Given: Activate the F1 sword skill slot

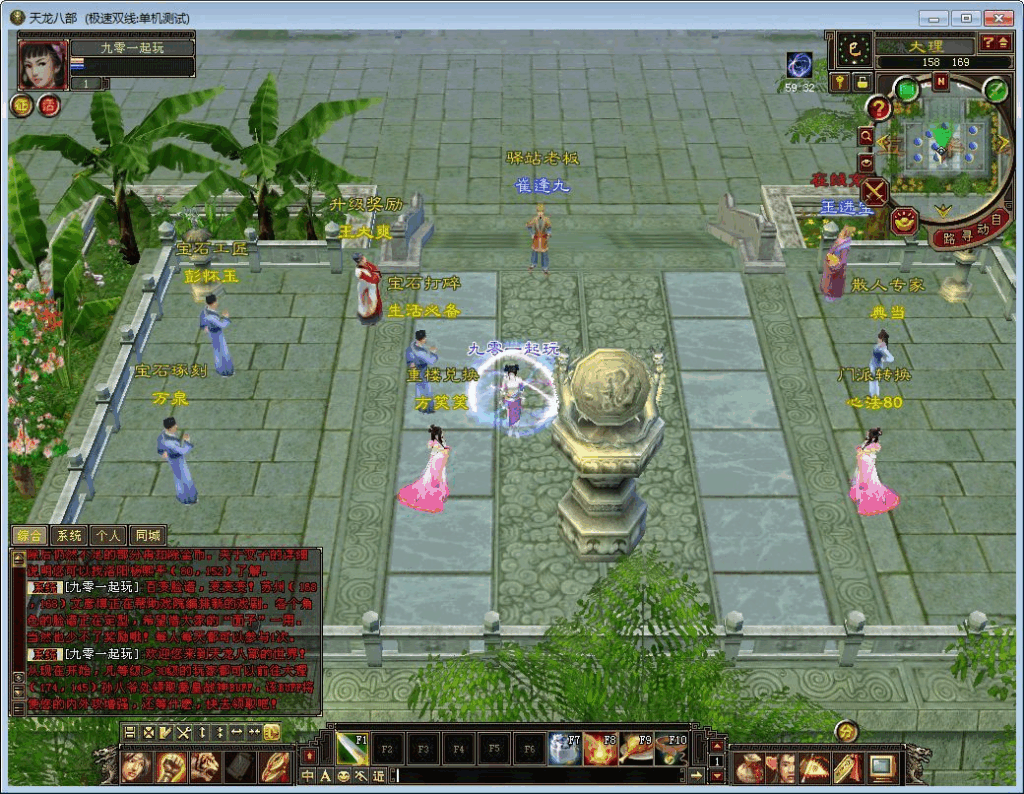Looking at the screenshot, I should [352, 748].
